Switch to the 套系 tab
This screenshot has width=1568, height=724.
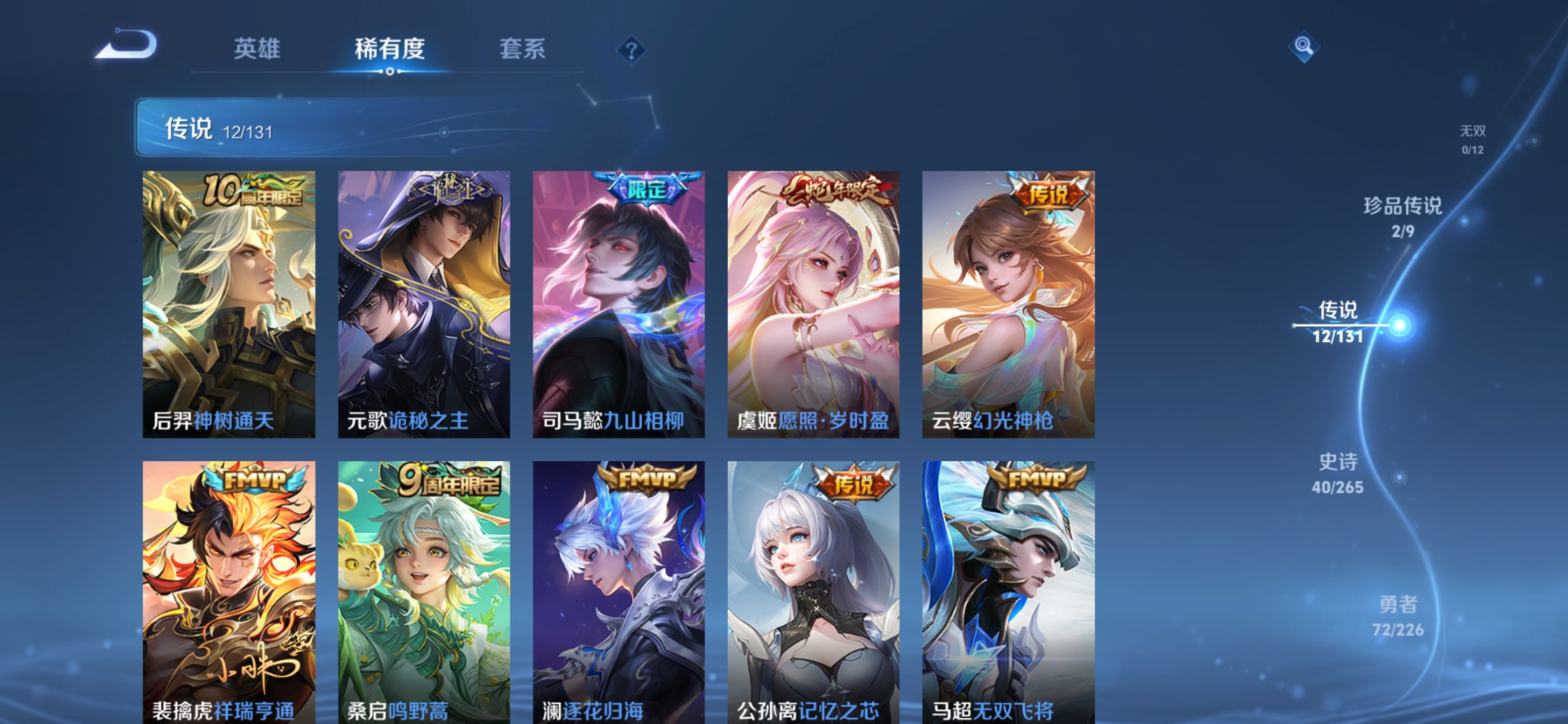521,49
